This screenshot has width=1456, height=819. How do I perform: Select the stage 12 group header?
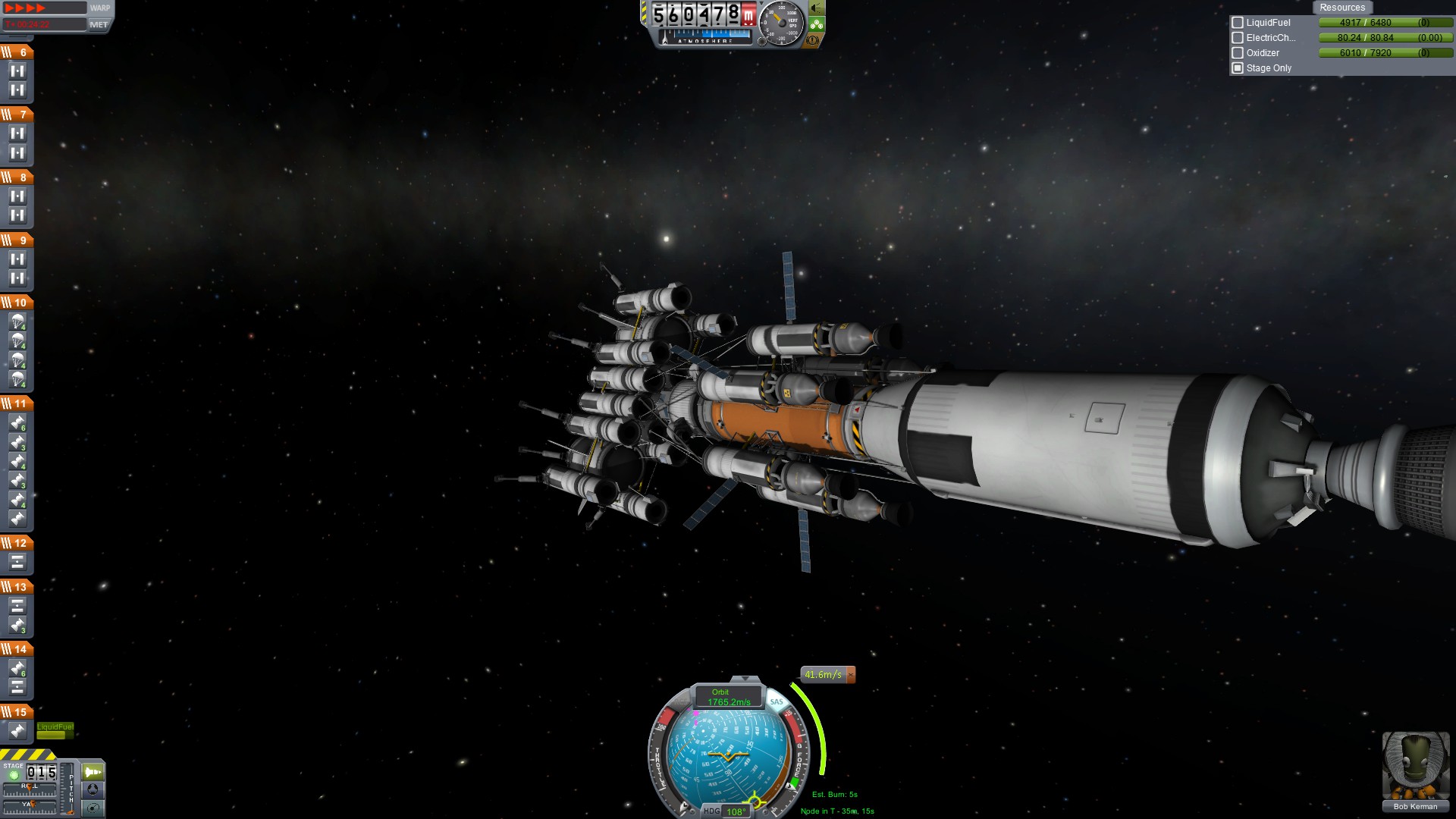(x=17, y=542)
